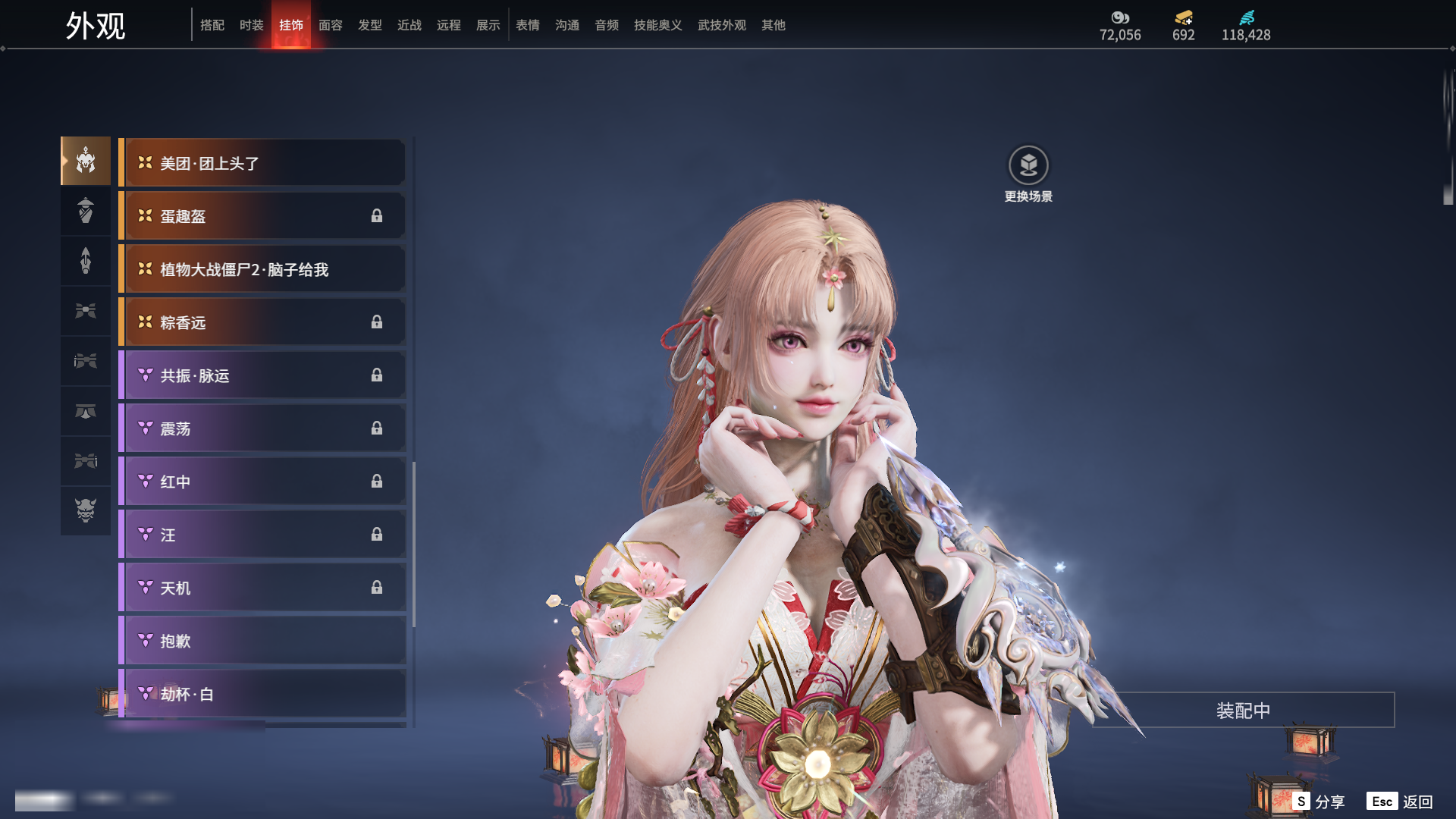
Task: Choose the 美团·团上头了 accessory
Action: click(x=262, y=163)
